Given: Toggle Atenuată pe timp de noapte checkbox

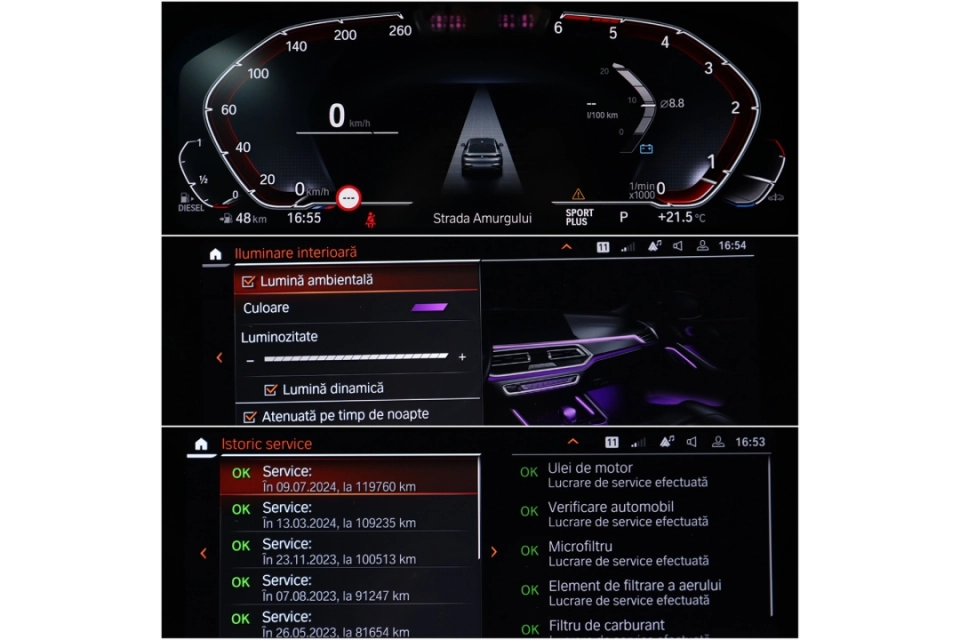Looking at the screenshot, I should pos(250,415).
